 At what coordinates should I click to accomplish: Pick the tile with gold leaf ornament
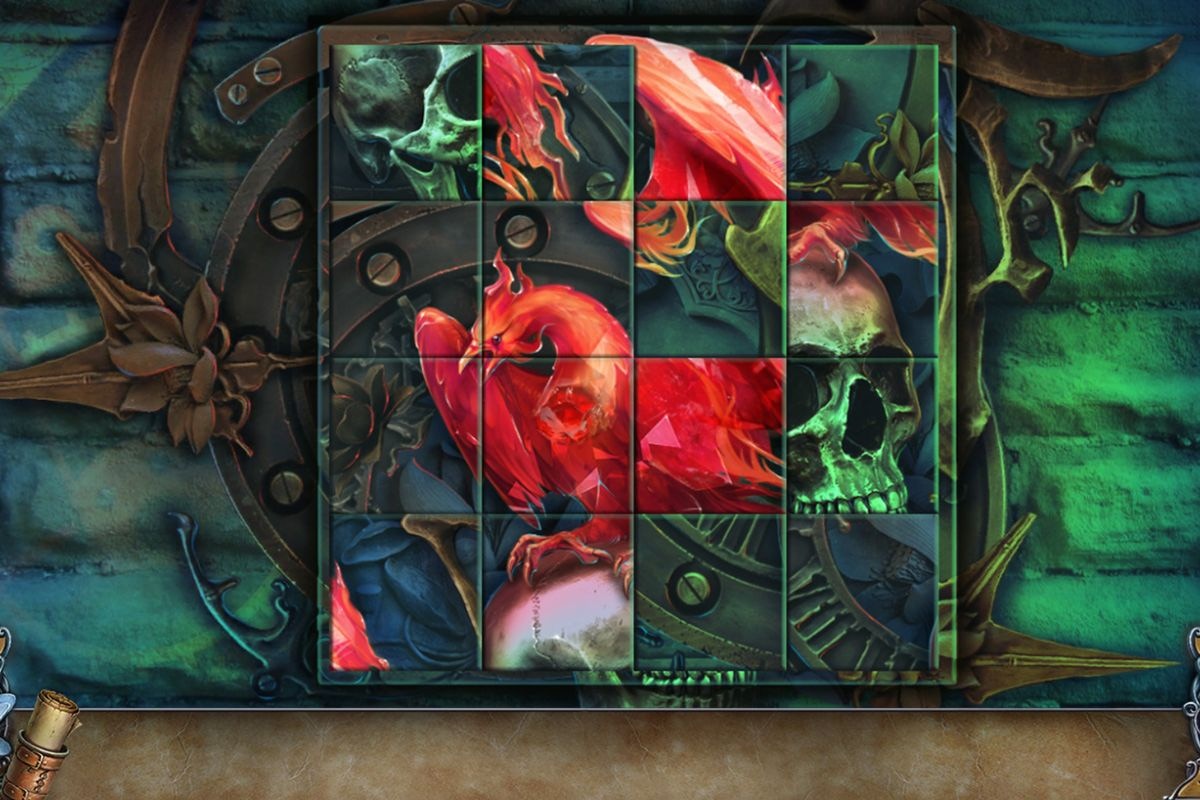(862, 122)
